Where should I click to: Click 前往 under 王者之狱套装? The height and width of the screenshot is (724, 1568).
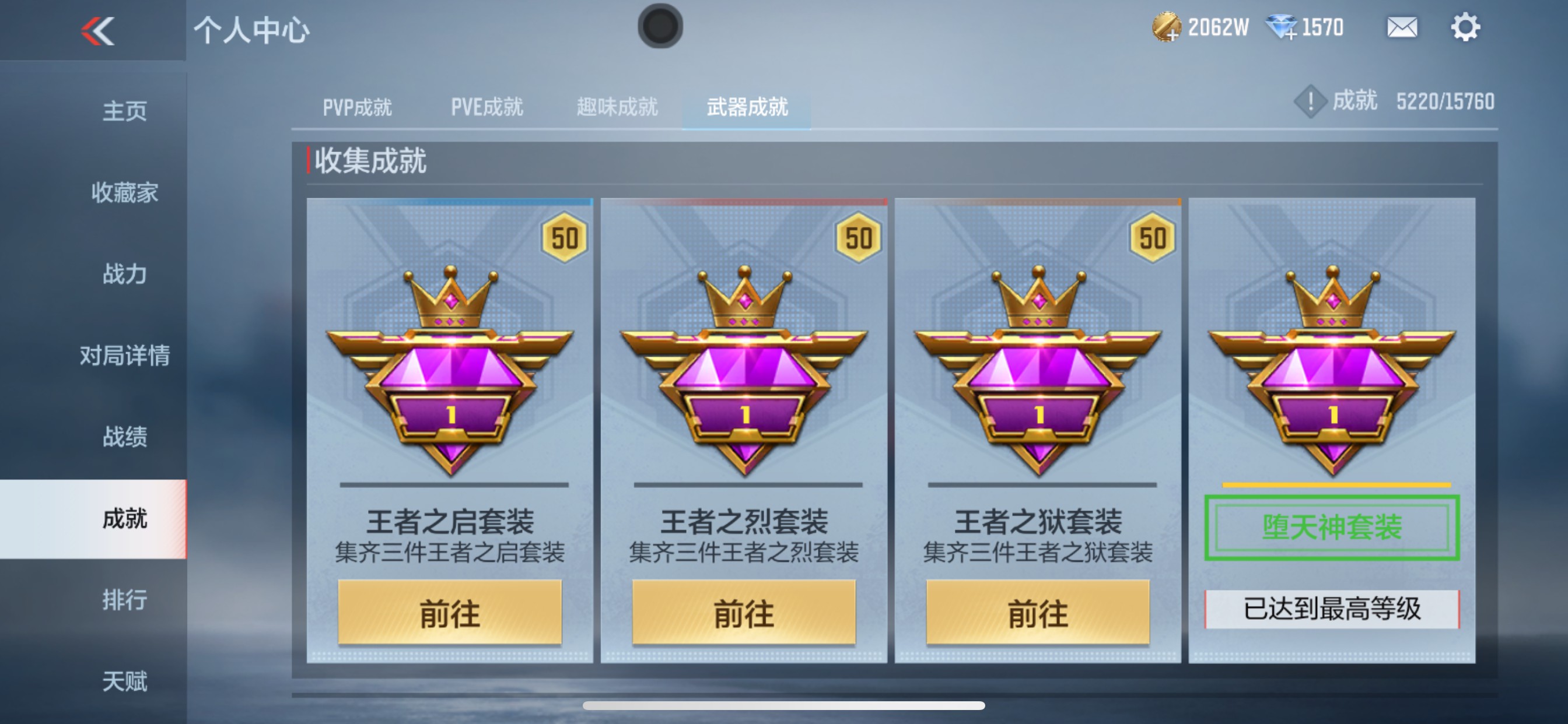(x=1038, y=613)
